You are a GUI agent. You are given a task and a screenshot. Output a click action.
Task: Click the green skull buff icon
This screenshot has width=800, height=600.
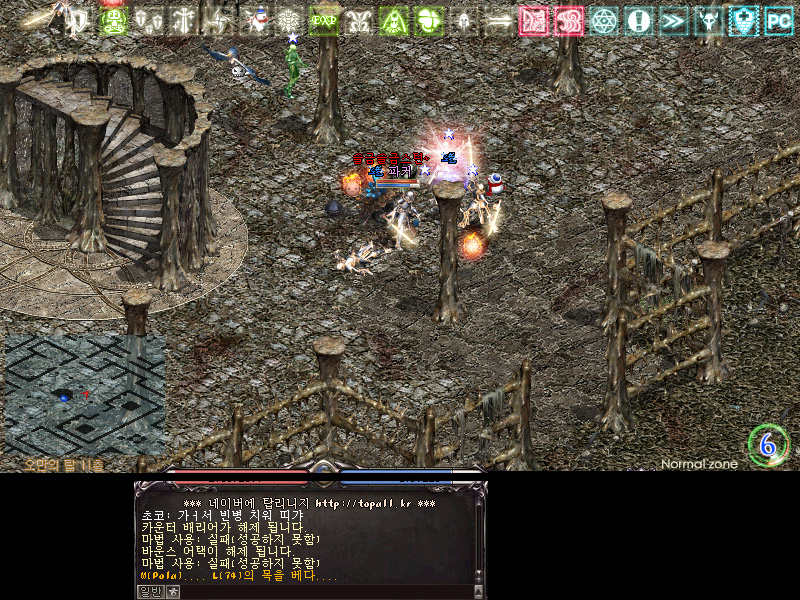pos(113,20)
